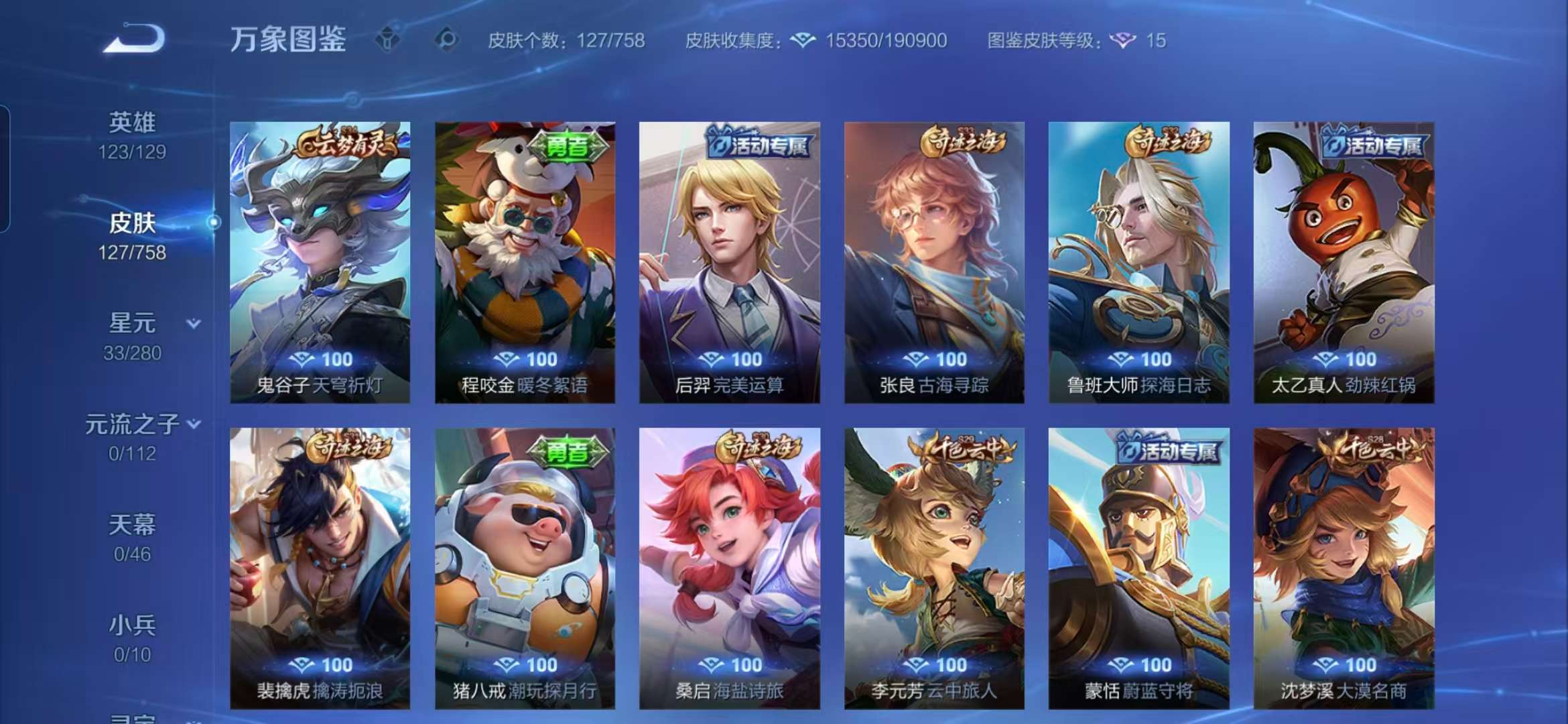This screenshot has height=724, width=1568.
Task: Expand the 星元 category dropdown
Action: 192,324
